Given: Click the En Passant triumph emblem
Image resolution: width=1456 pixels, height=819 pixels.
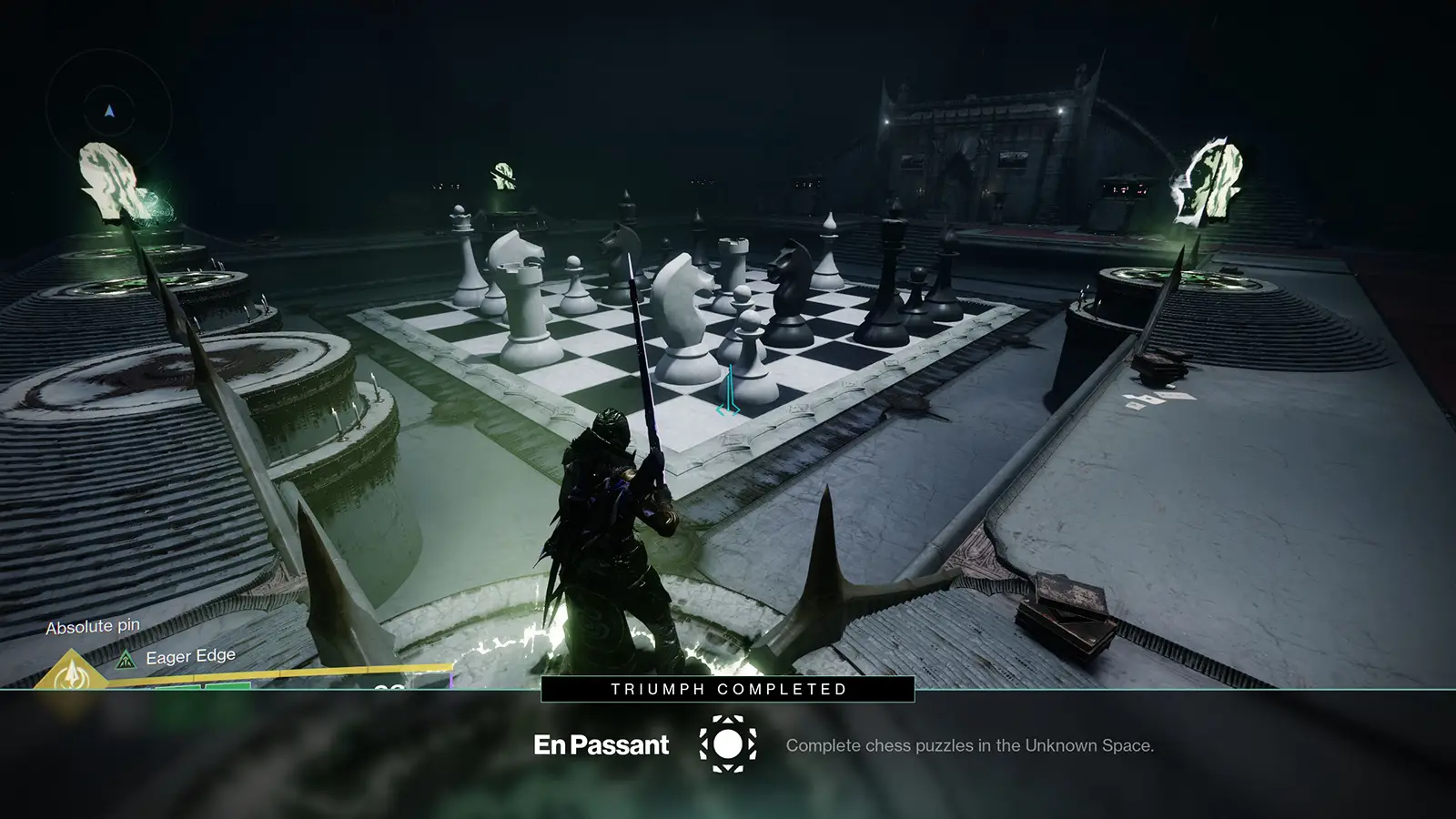Looking at the screenshot, I should point(727,744).
